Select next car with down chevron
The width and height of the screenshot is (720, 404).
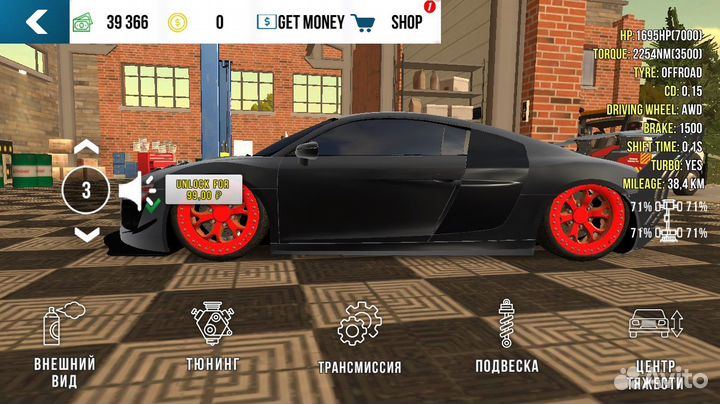pyautogui.click(x=87, y=234)
